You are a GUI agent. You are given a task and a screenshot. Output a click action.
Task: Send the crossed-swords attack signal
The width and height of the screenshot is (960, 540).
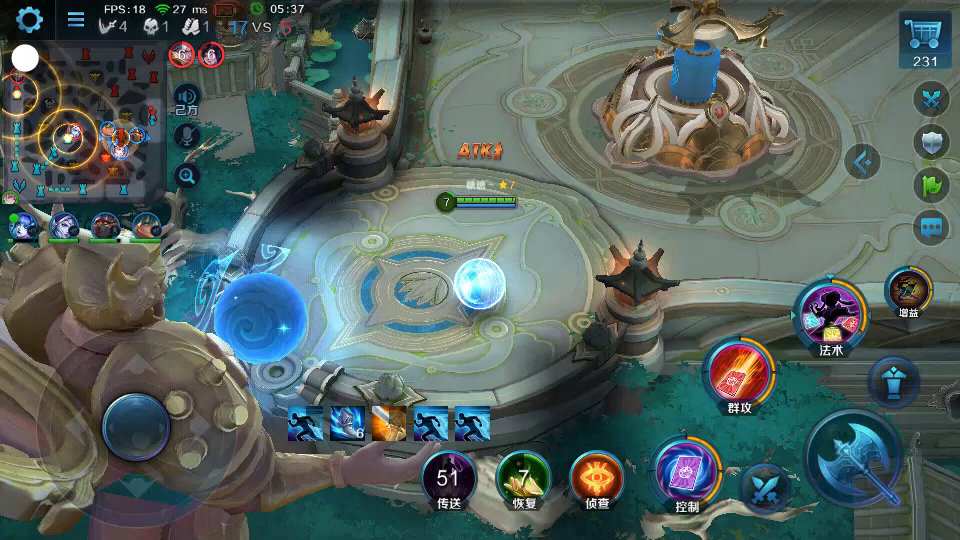click(932, 100)
